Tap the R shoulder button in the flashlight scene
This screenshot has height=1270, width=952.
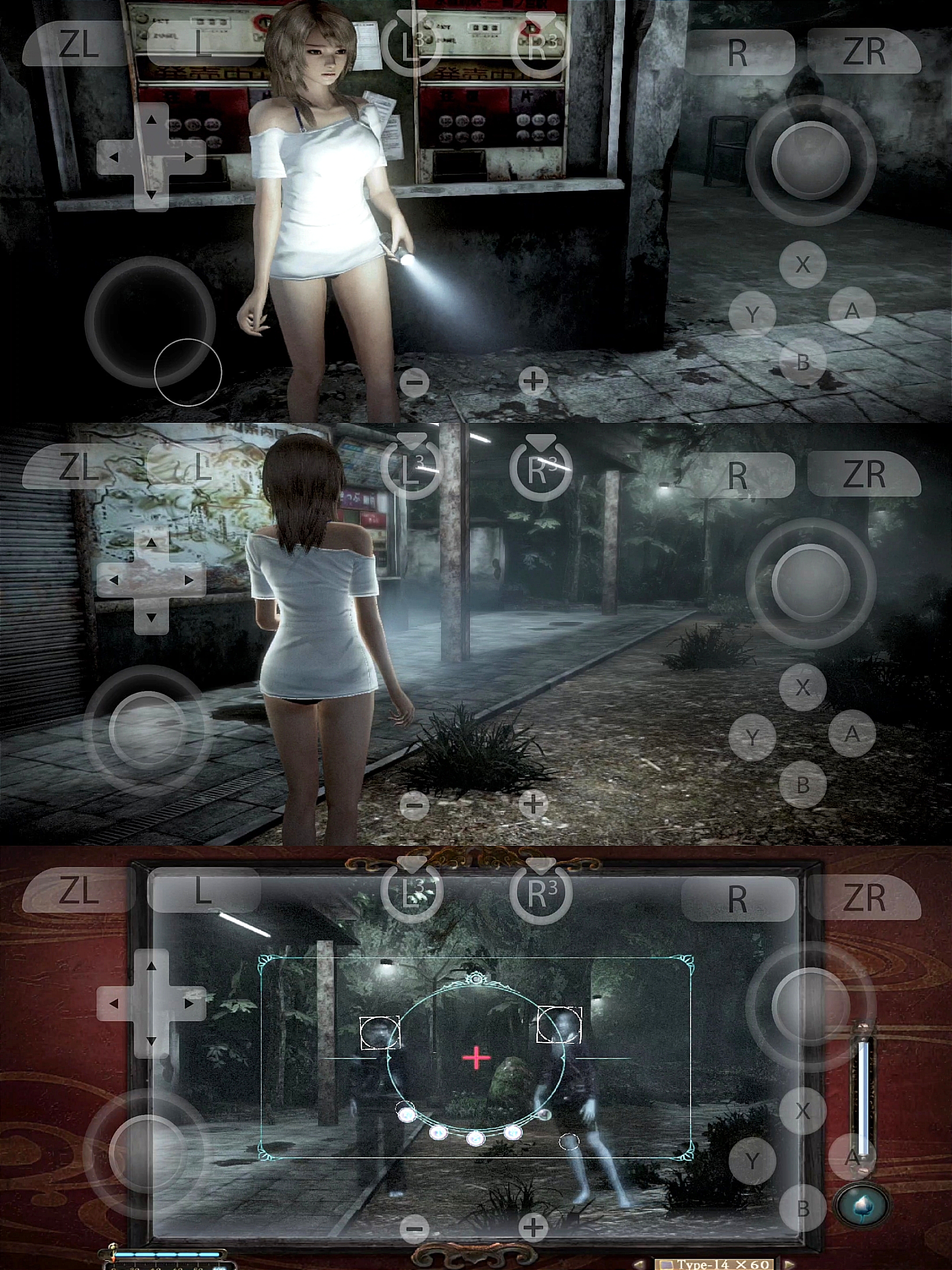pyautogui.click(x=737, y=52)
